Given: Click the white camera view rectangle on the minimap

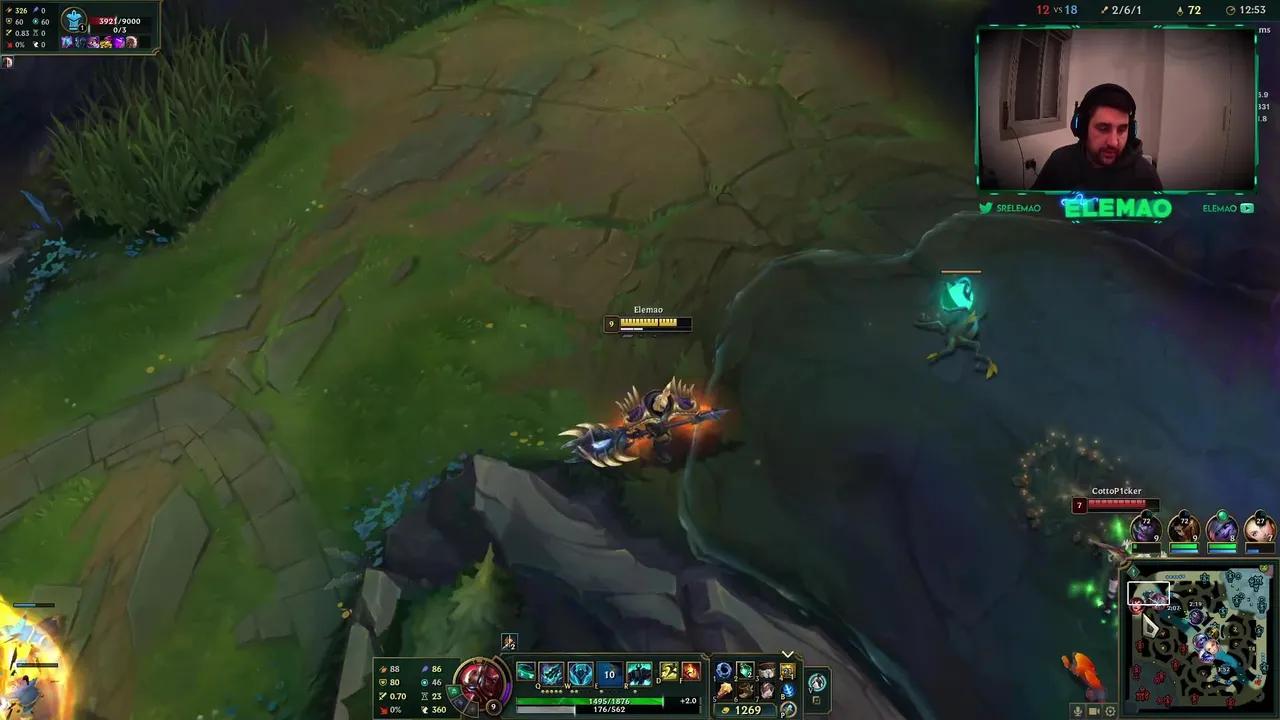Looking at the screenshot, I should pyautogui.click(x=1148, y=594).
